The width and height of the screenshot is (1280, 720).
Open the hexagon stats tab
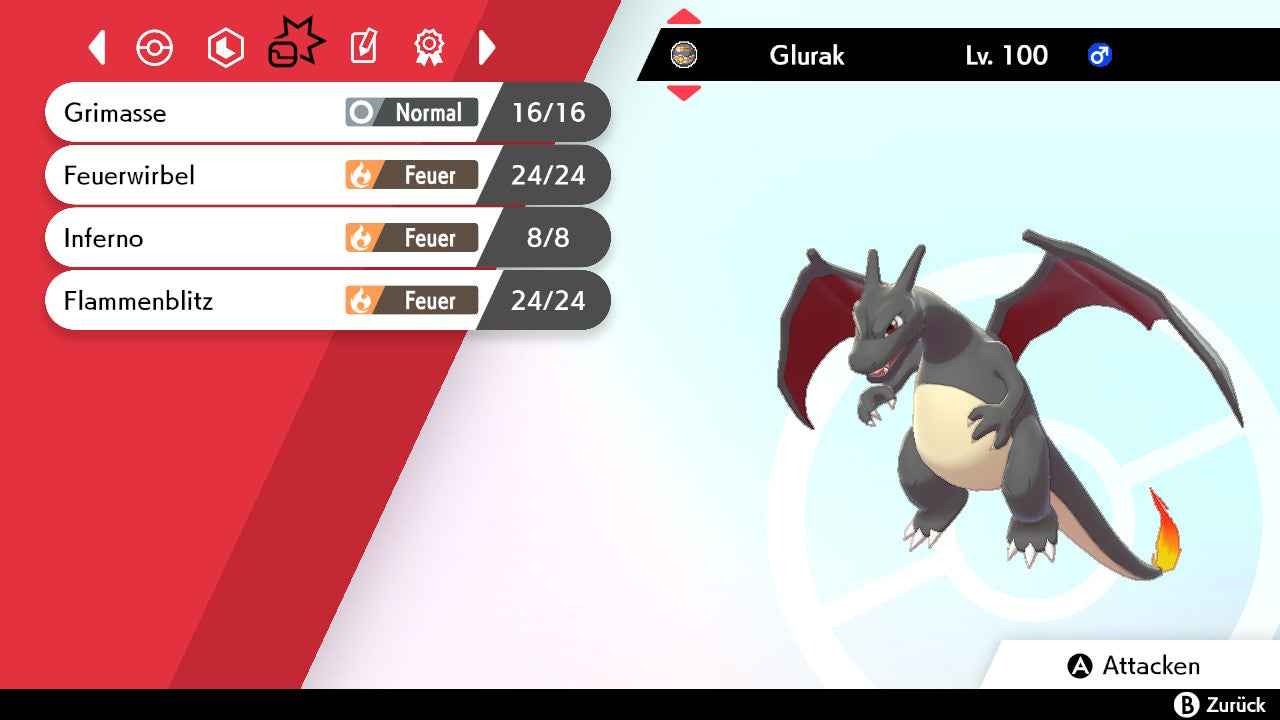225,48
